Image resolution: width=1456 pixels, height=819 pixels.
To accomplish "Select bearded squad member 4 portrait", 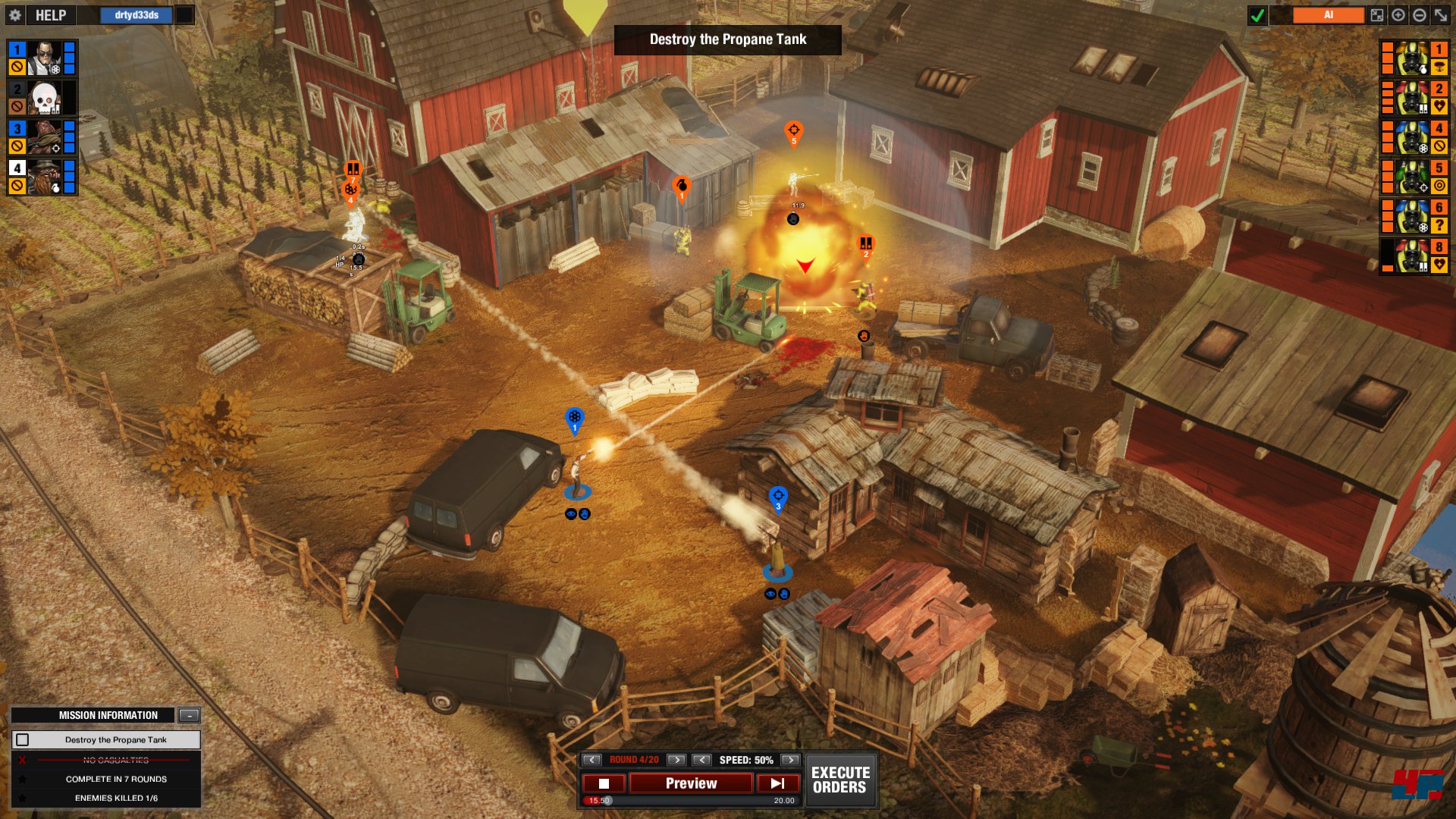I will click(x=45, y=177).
